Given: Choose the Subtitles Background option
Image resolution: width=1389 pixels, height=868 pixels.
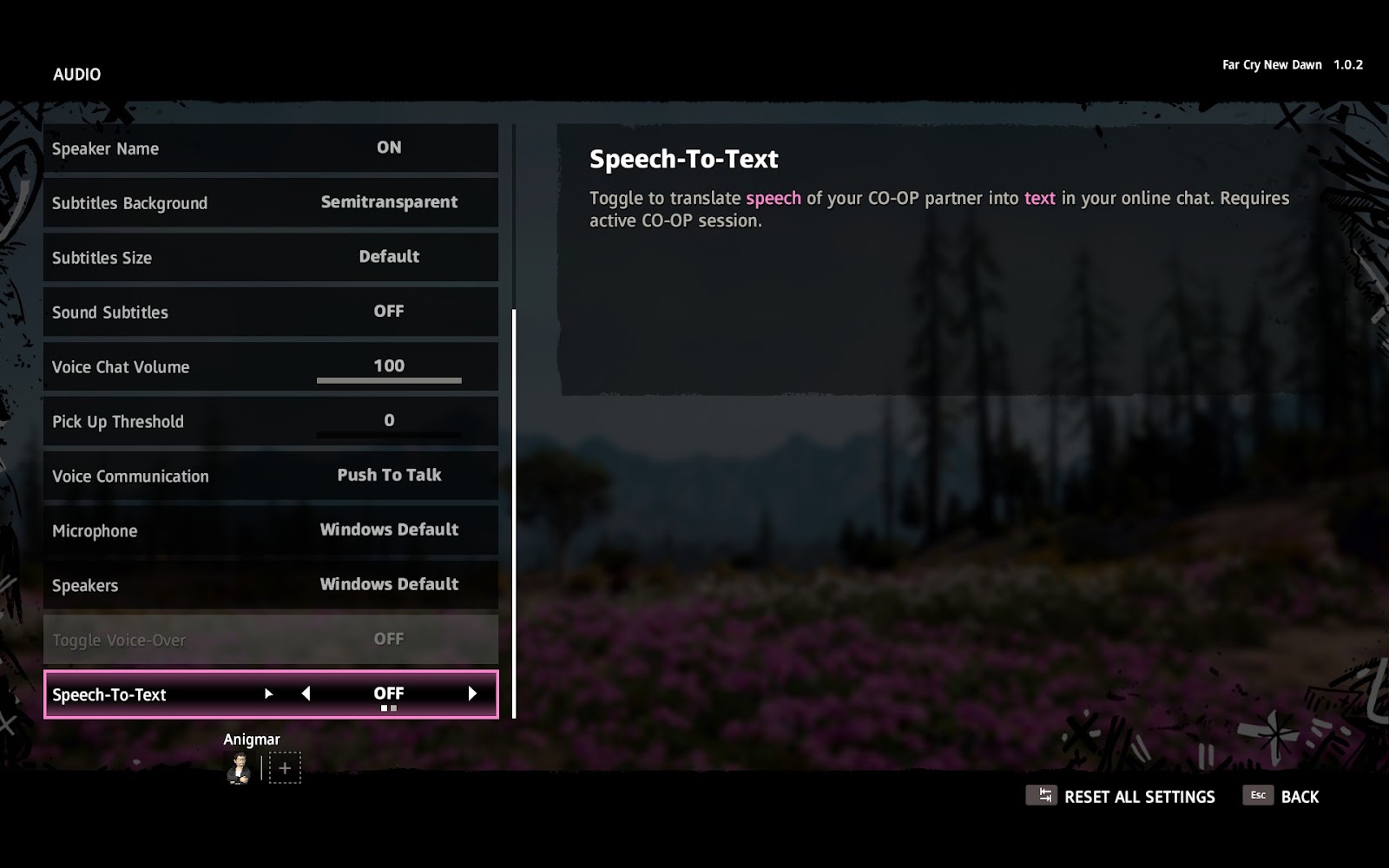Looking at the screenshot, I should click(270, 203).
